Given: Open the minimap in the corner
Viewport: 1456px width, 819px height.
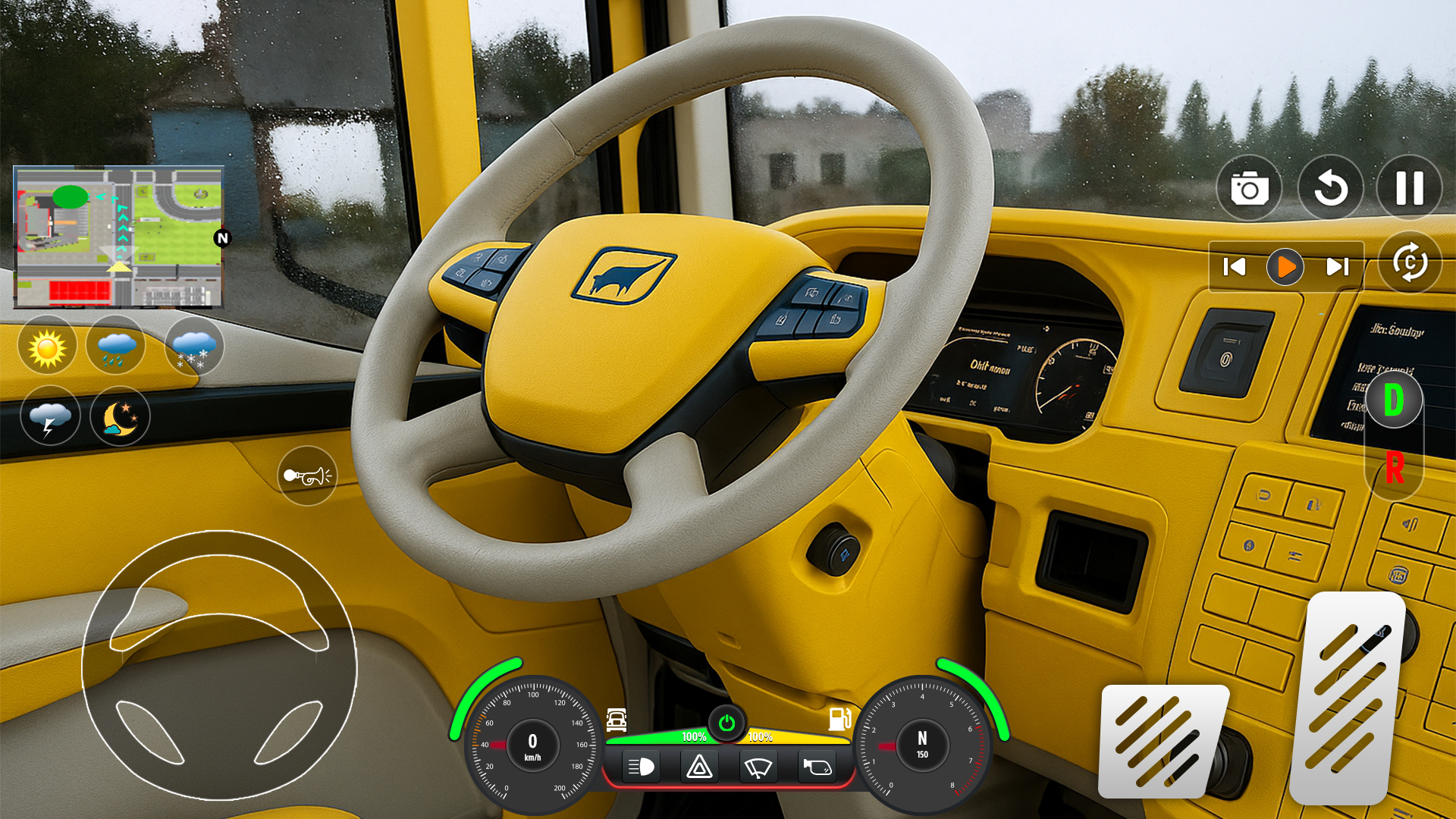Looking at the screenshot, I should (118, 235).
